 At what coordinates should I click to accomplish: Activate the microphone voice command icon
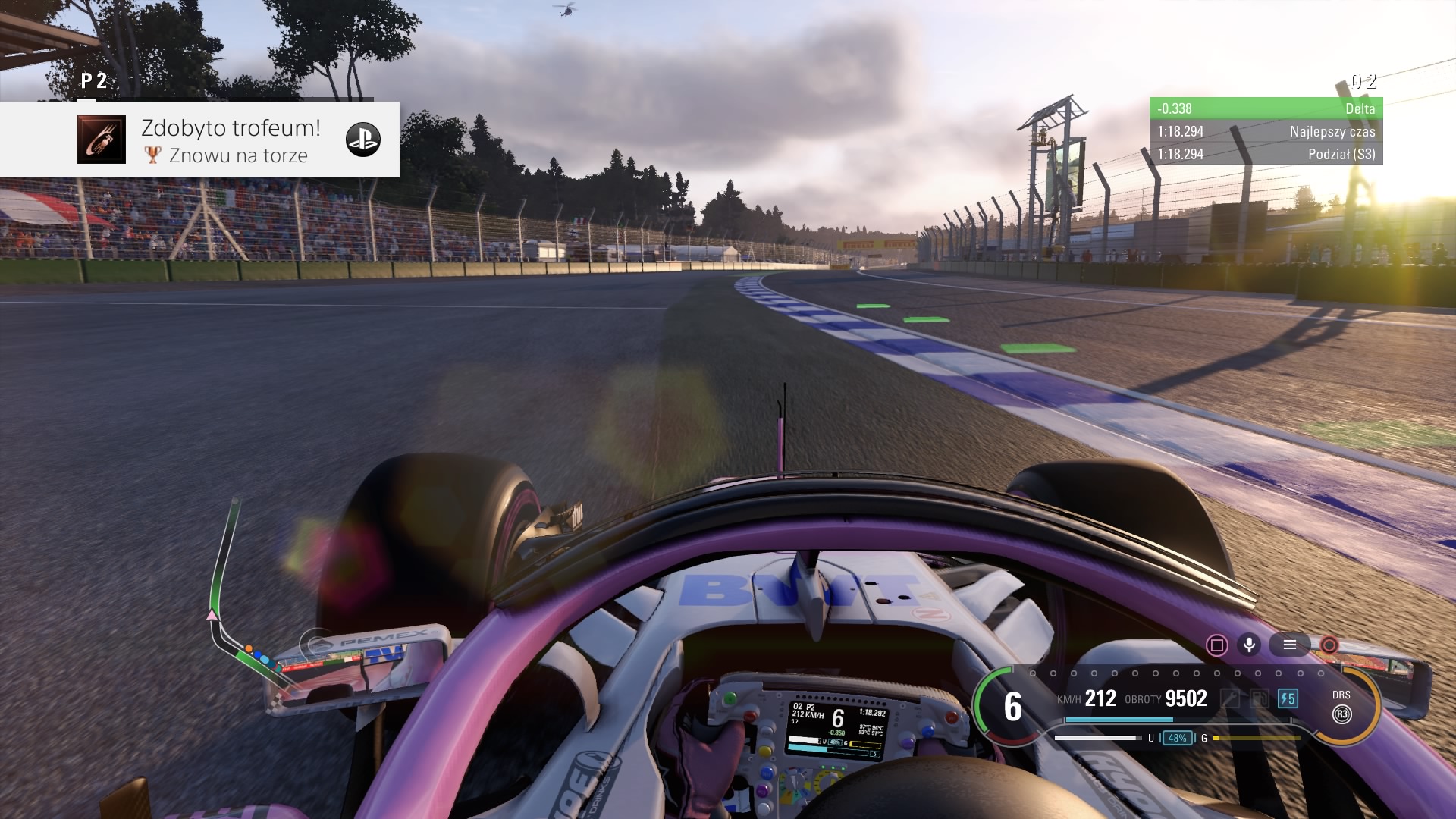tap(1248, 645)
